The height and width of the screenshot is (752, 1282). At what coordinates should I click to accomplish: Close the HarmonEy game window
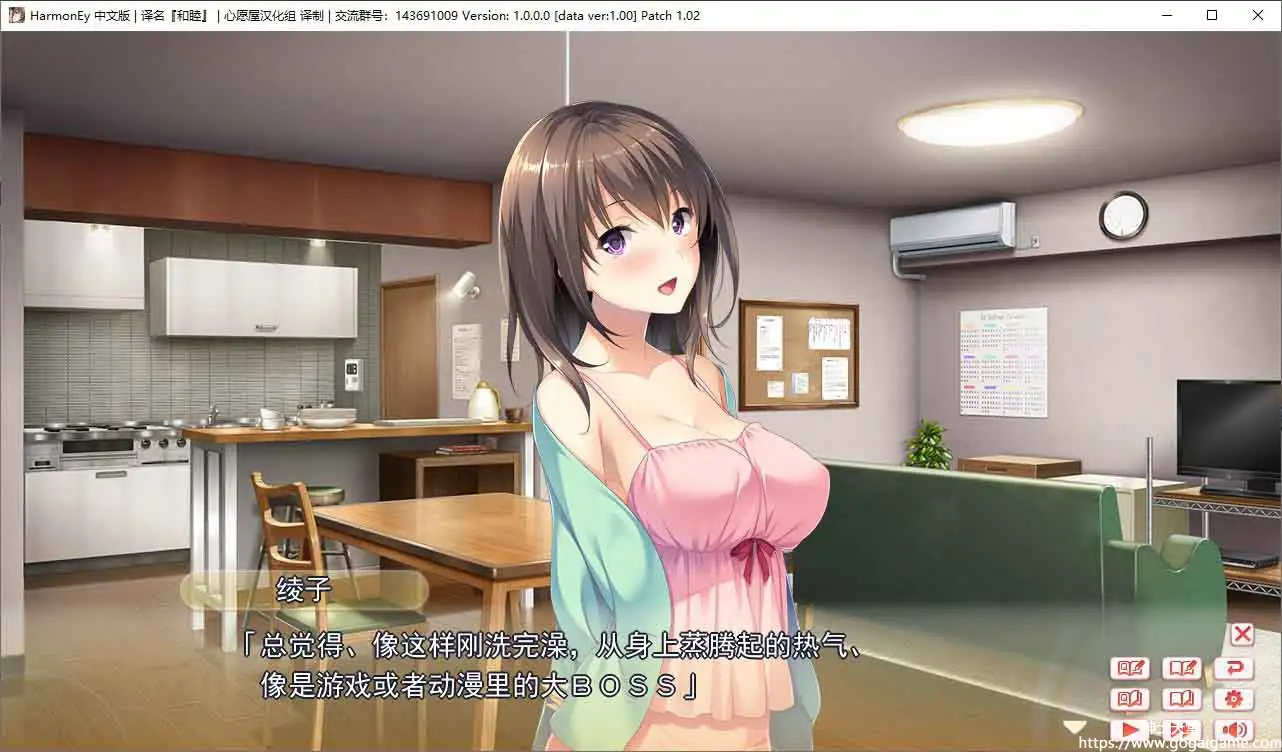click(1258, 15)
